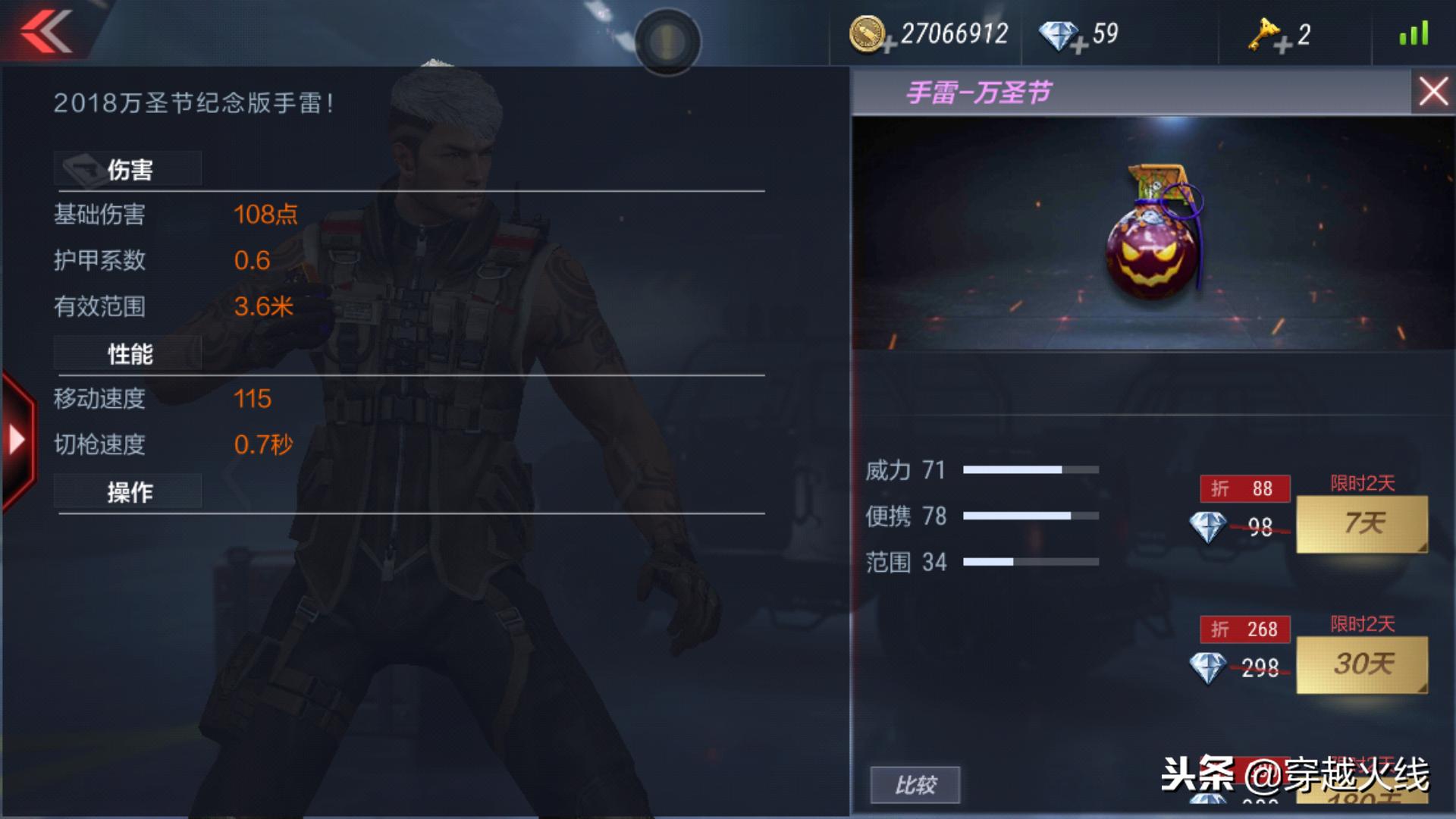This screenshot has width=1456, height=819.
Task: Select the 操作 operation section header
Action: [x=127, y=491]
